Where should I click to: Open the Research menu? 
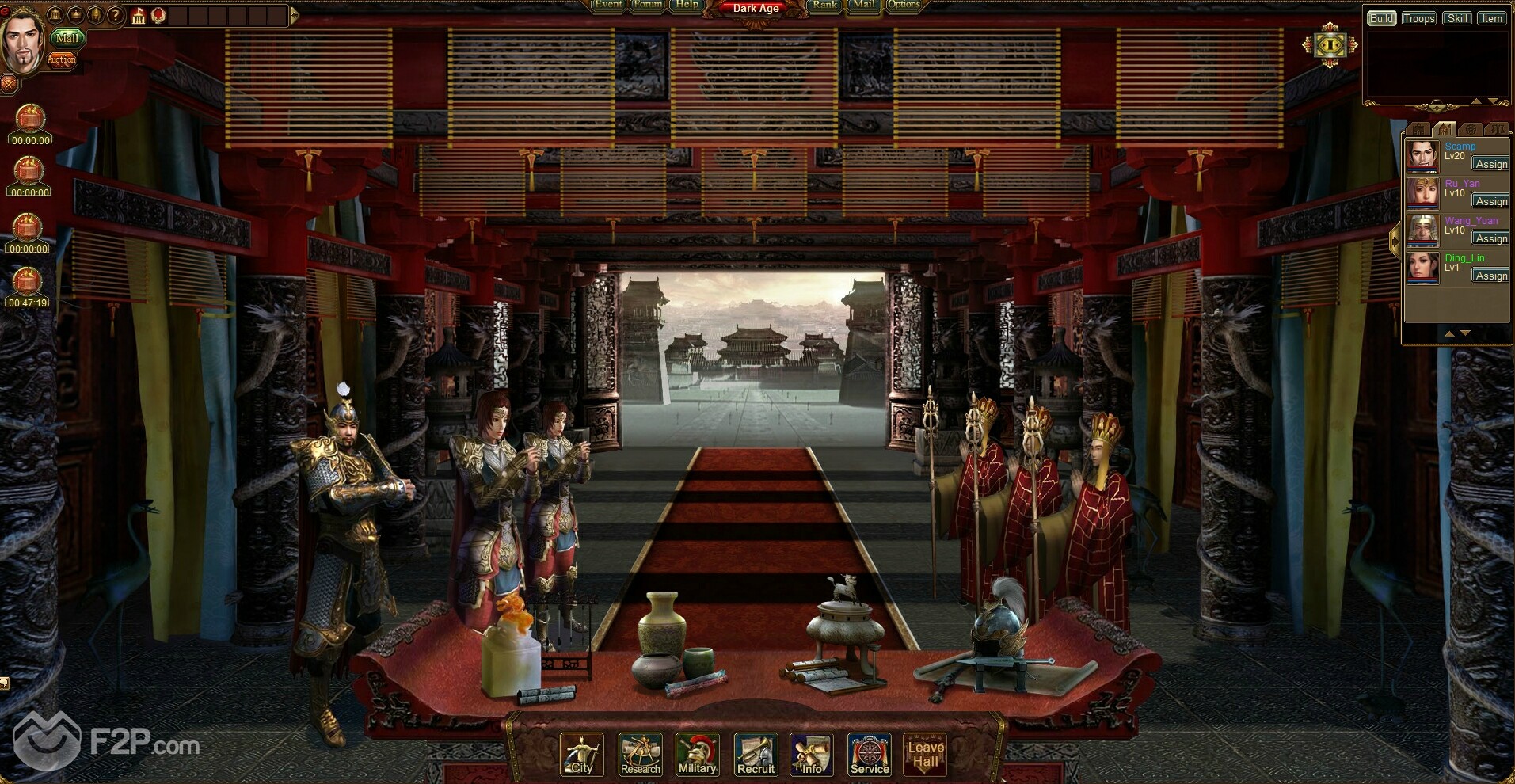[x=640, y=755]
